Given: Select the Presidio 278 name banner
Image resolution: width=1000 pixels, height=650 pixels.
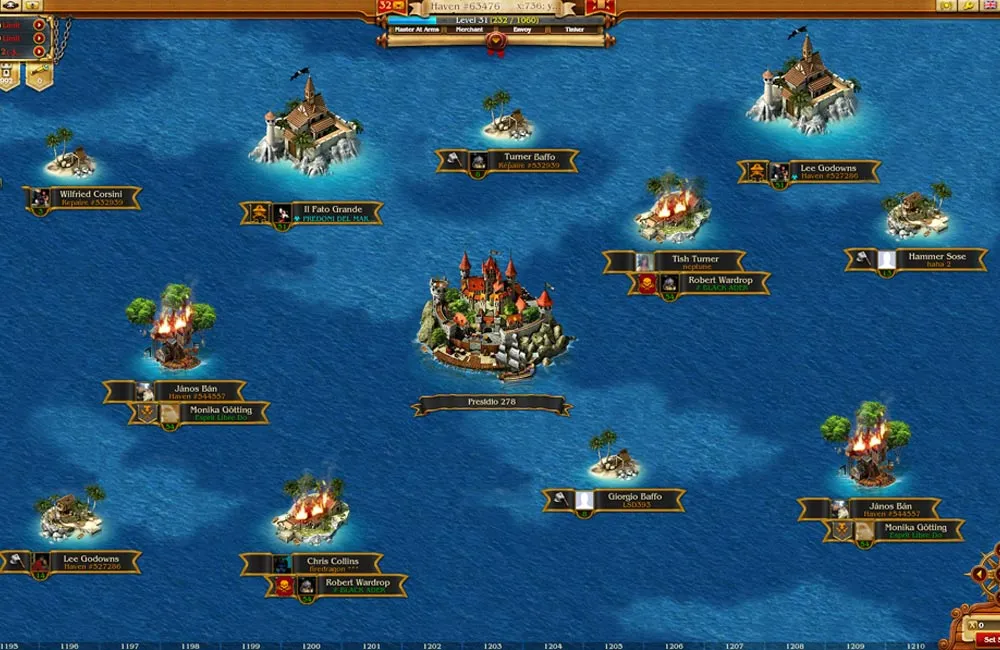Looking at the screenshot, I should pos(491,404).
